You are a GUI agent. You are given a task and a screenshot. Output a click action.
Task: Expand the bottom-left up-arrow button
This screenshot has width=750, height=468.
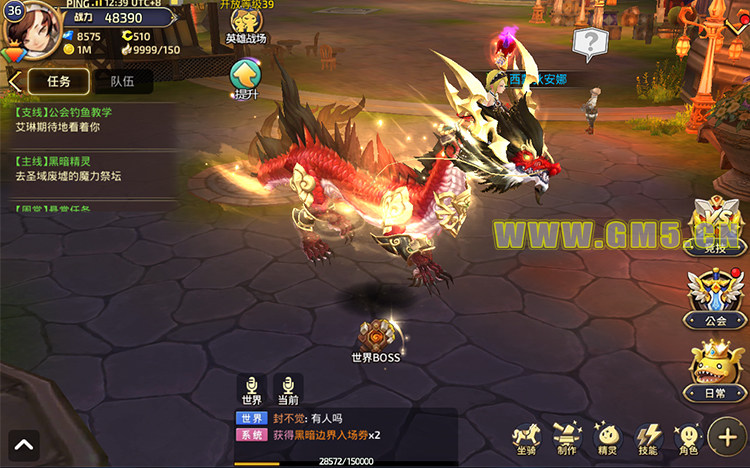click(x=24, y=443)
